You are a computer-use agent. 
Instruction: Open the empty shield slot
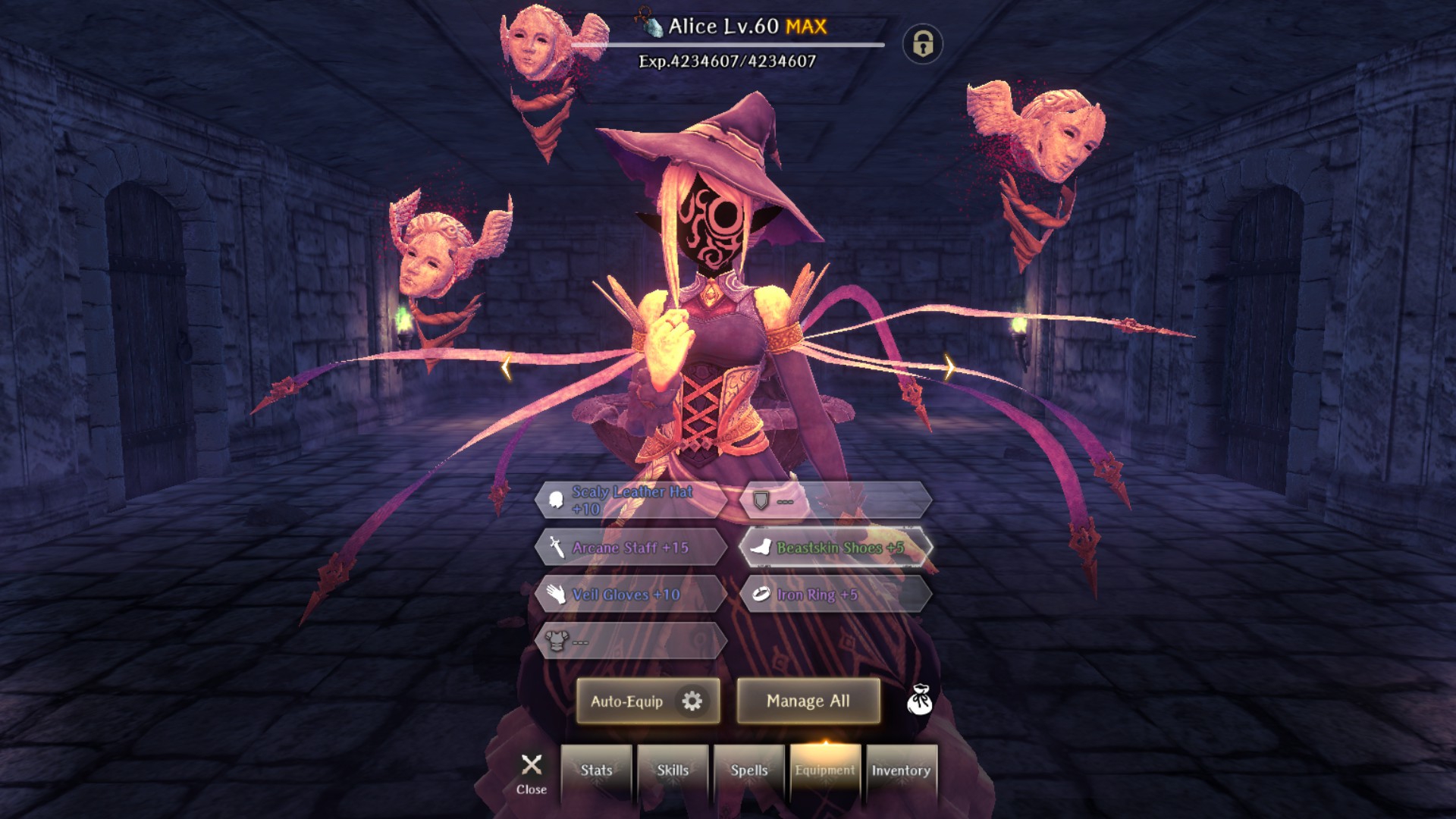coord(836,500)
